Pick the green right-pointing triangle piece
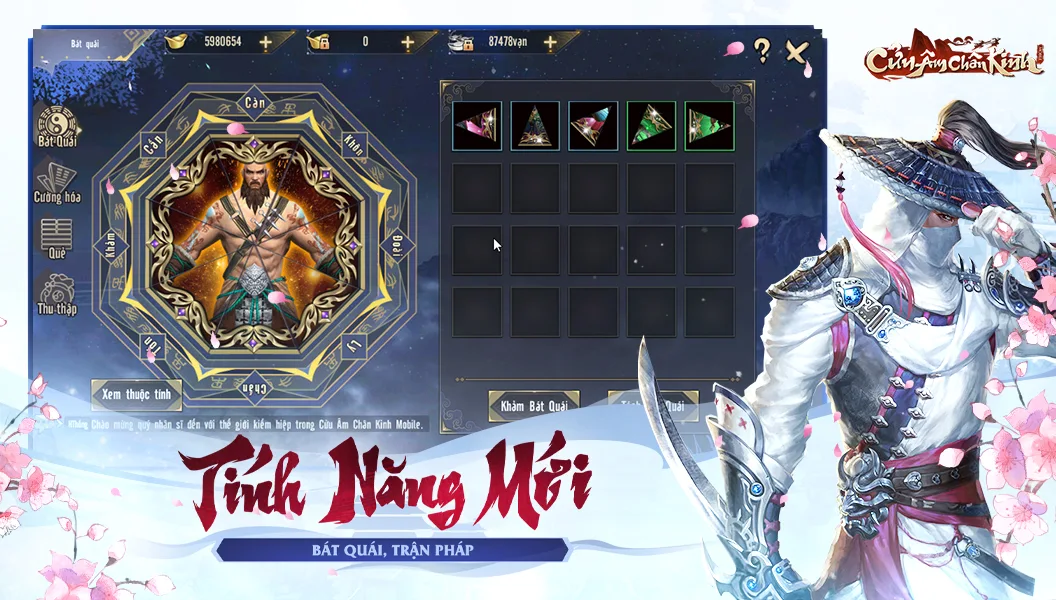 click(x=709, y=126)
